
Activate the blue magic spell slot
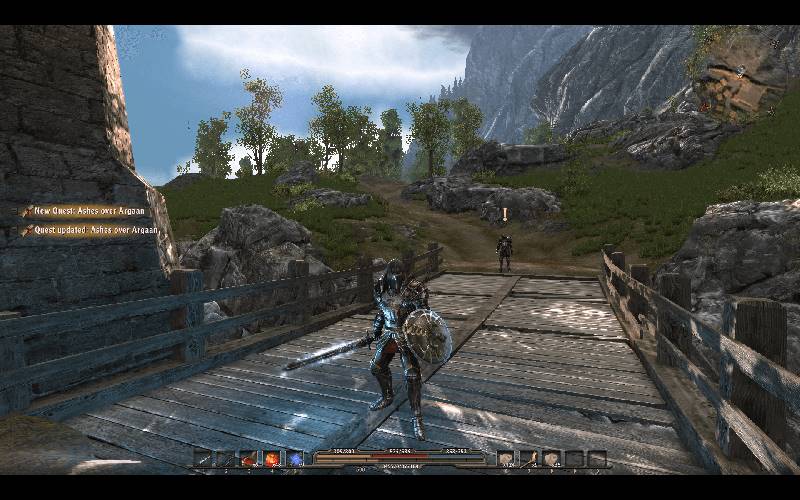(x=296, y=459)
